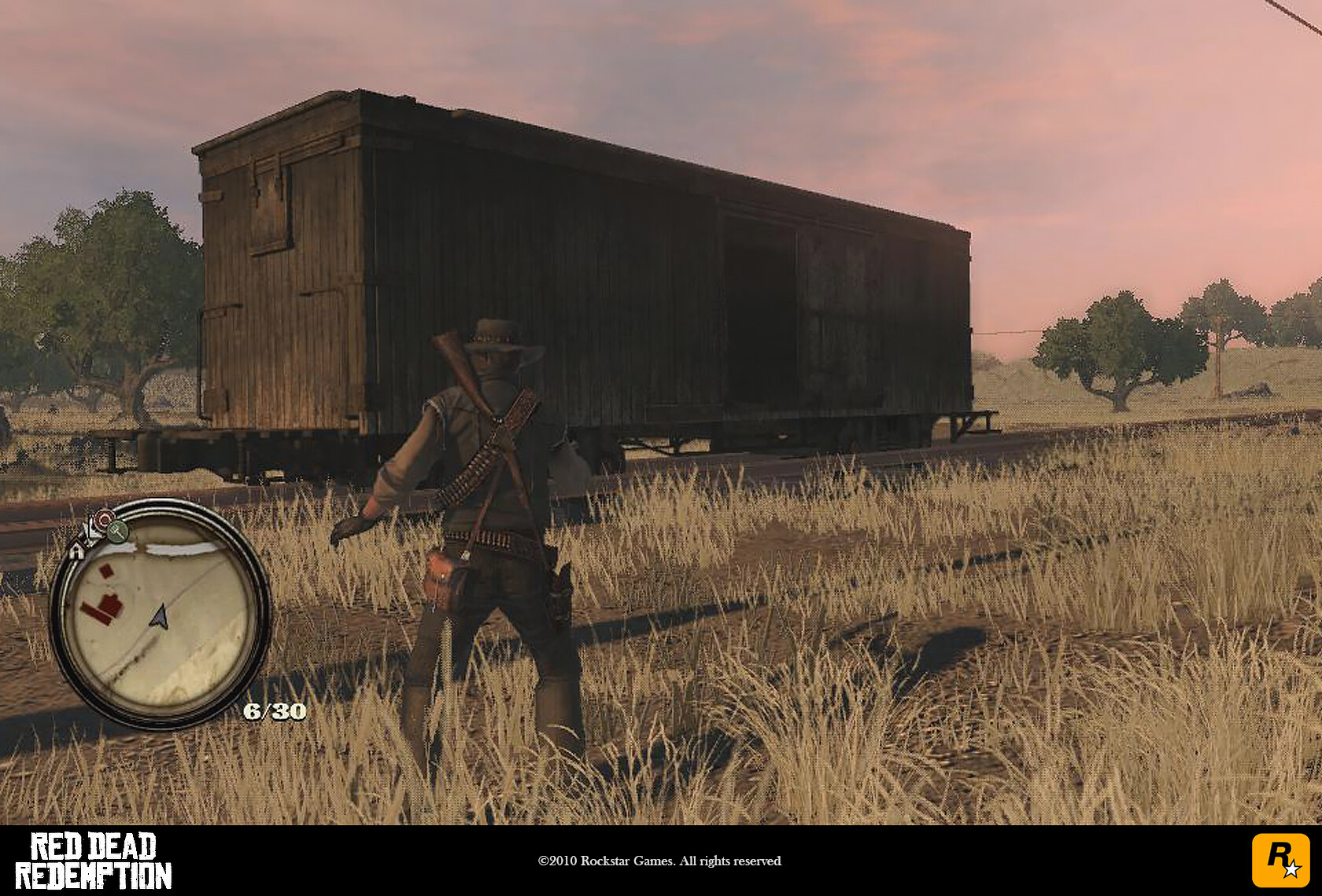Select the player arrow on the minimap
The width and height of the screenshot is (1322, 896).
tap(159, 617)
